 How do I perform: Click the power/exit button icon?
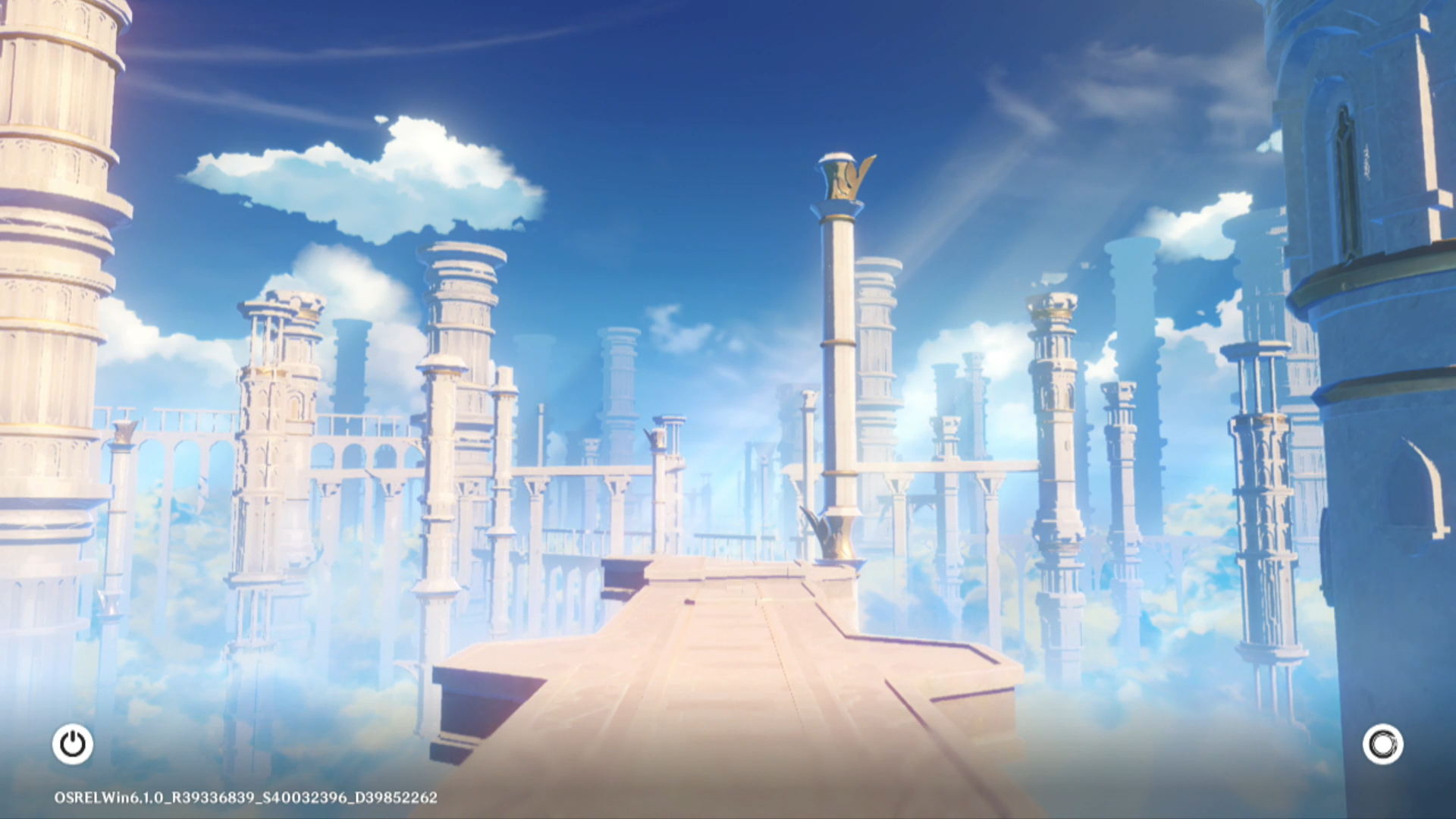pos(73,744)
